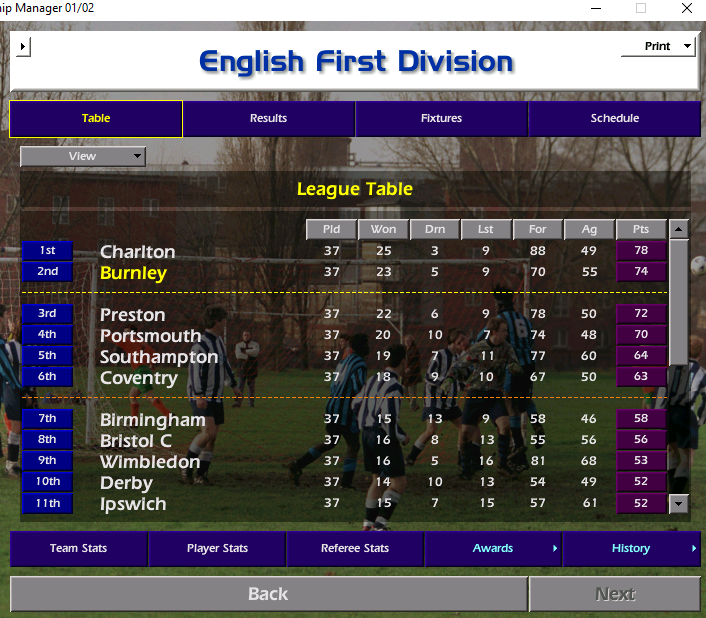Select the Table tab
Viewport: 706px width, 618px height.
[x=96, y=118]
